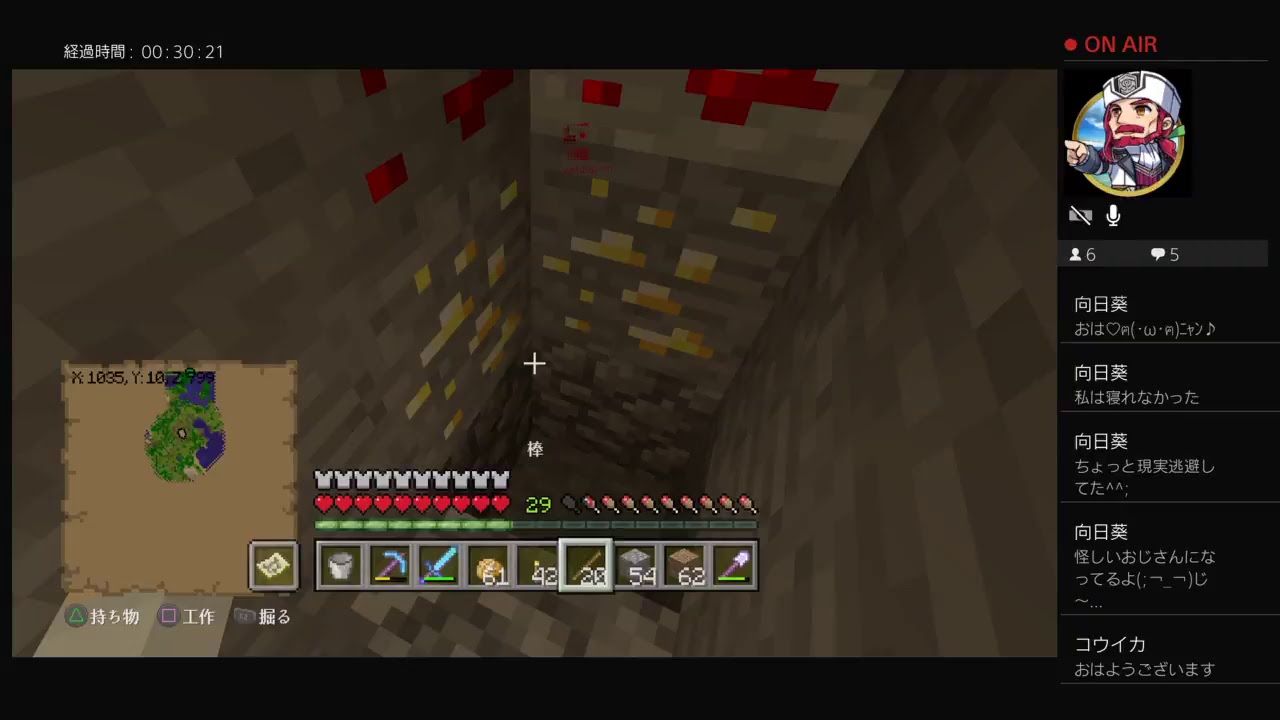Click the map item next to the hotbar

(273, 566)
